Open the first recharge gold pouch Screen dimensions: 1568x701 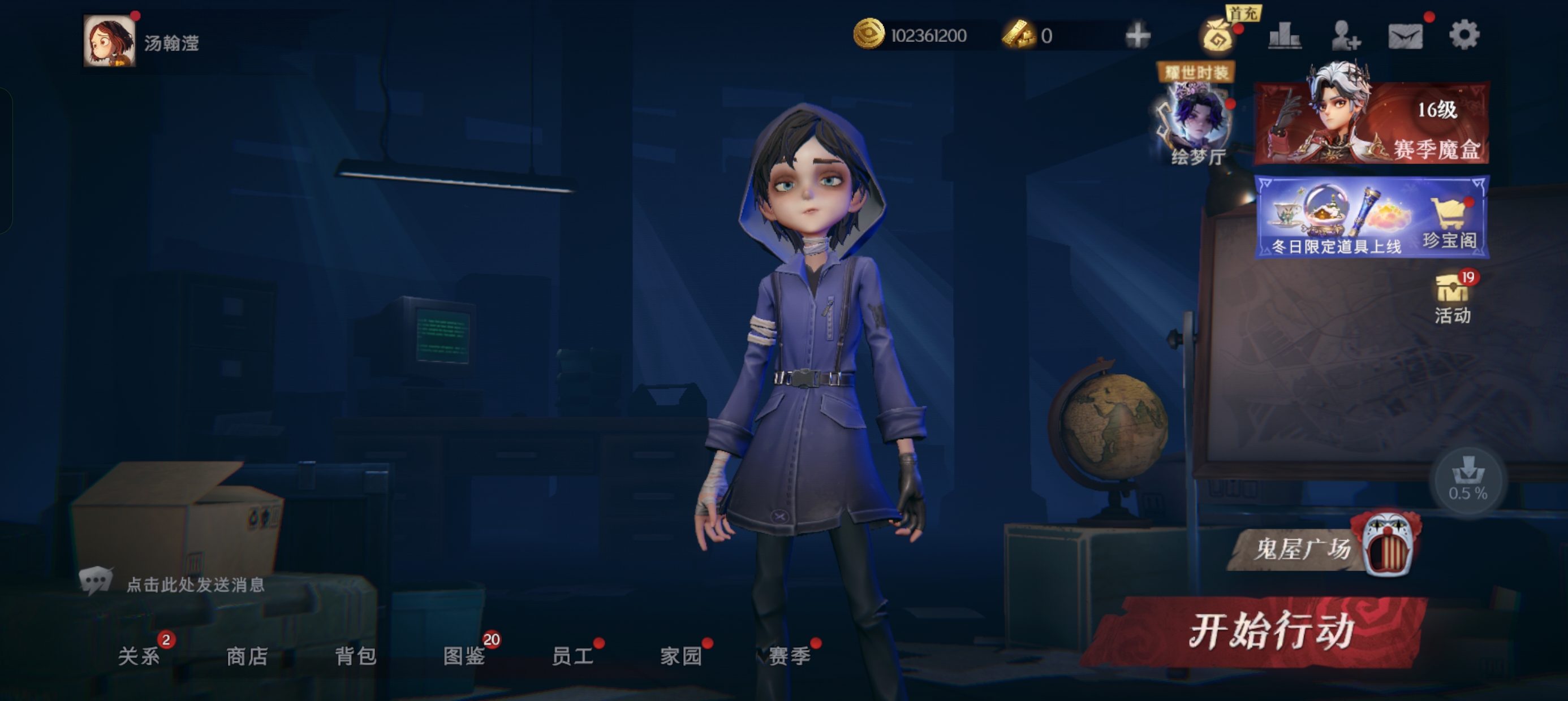coord(1218,35)
